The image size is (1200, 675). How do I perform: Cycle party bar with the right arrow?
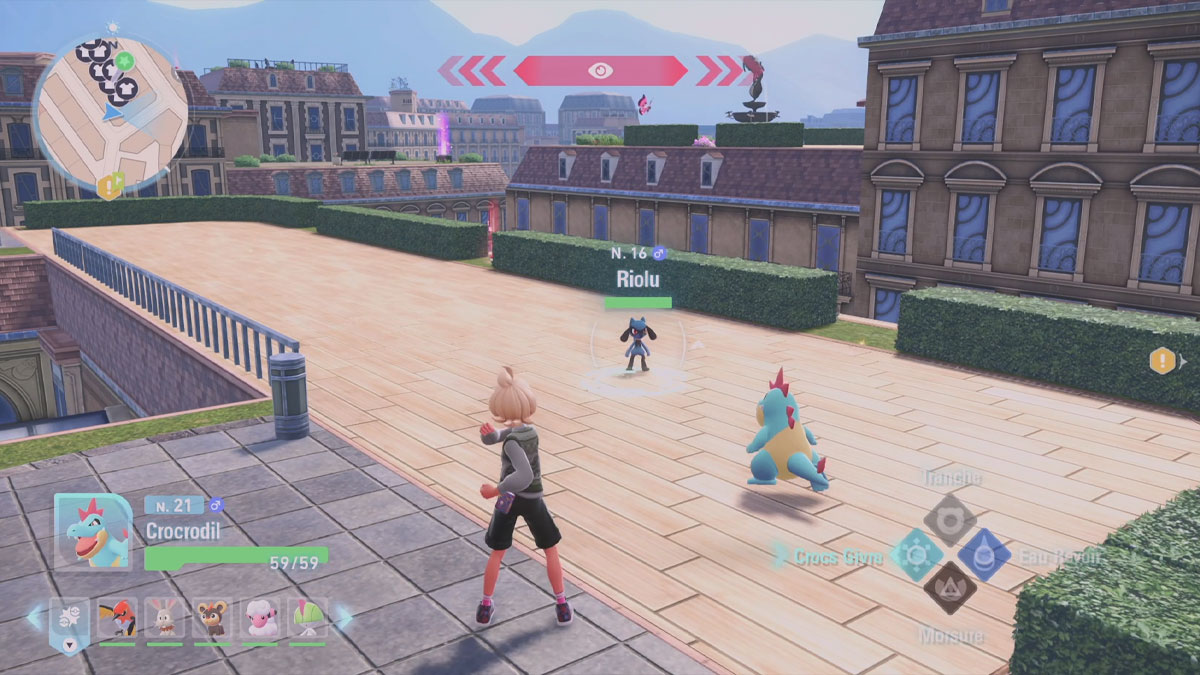pos(343,616)
